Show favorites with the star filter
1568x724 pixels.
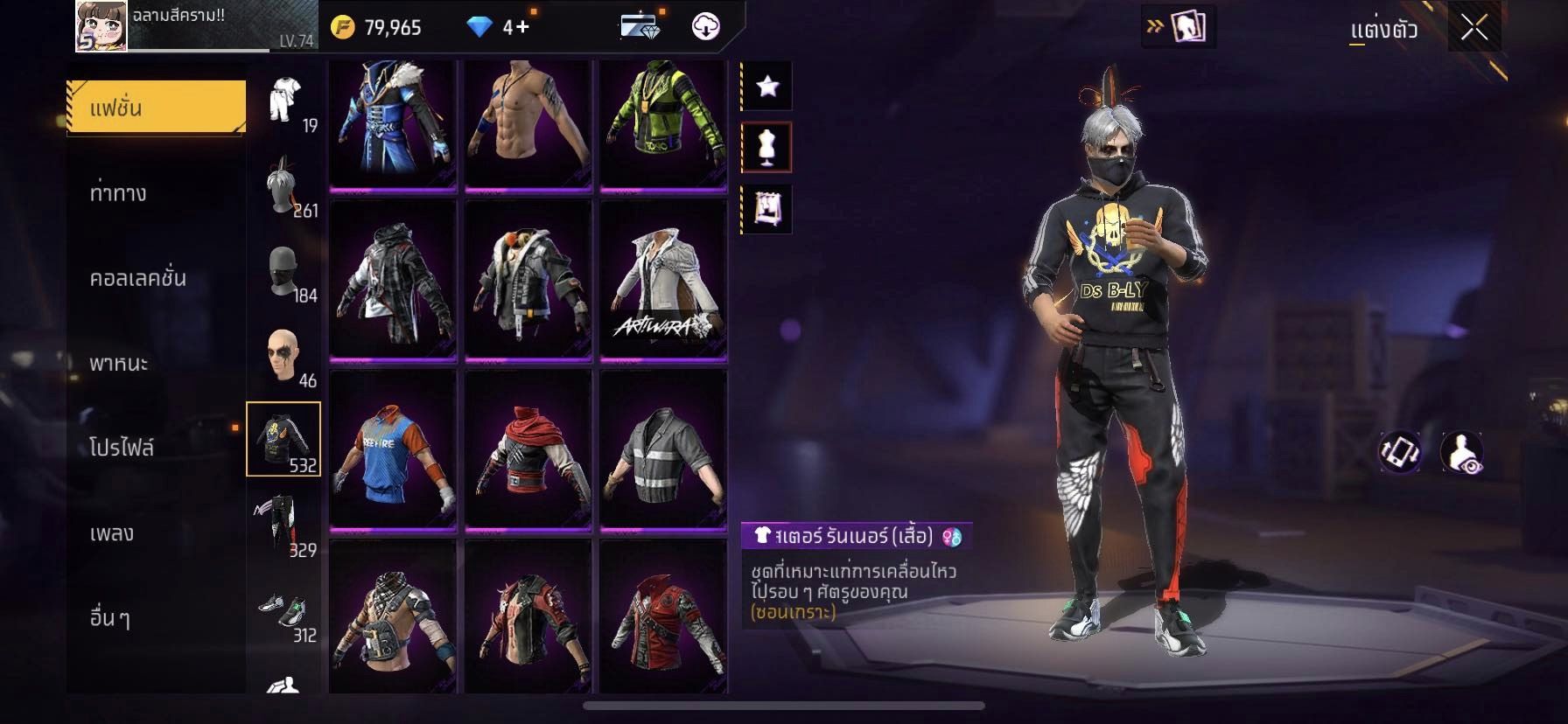coord(767,86)
